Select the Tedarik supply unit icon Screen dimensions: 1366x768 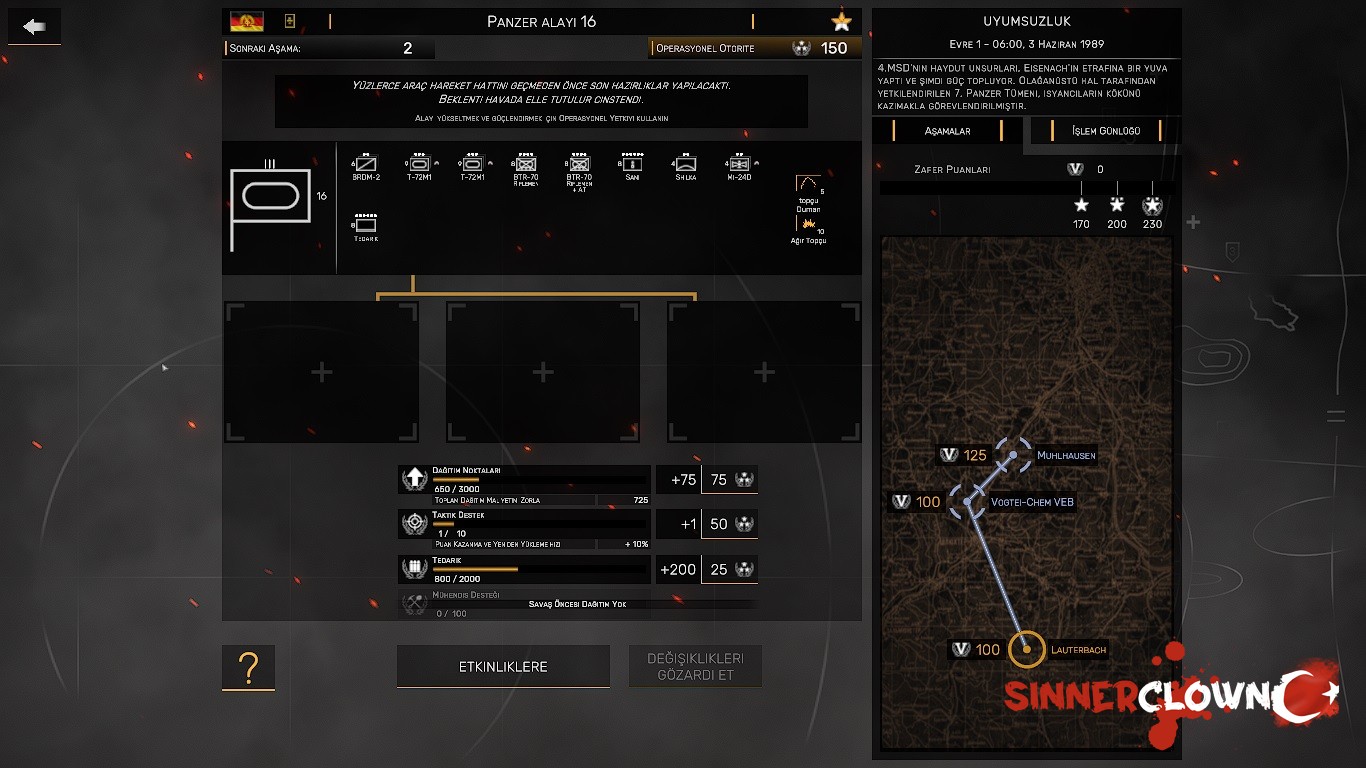pyautogui.click(x=366, y=226)
